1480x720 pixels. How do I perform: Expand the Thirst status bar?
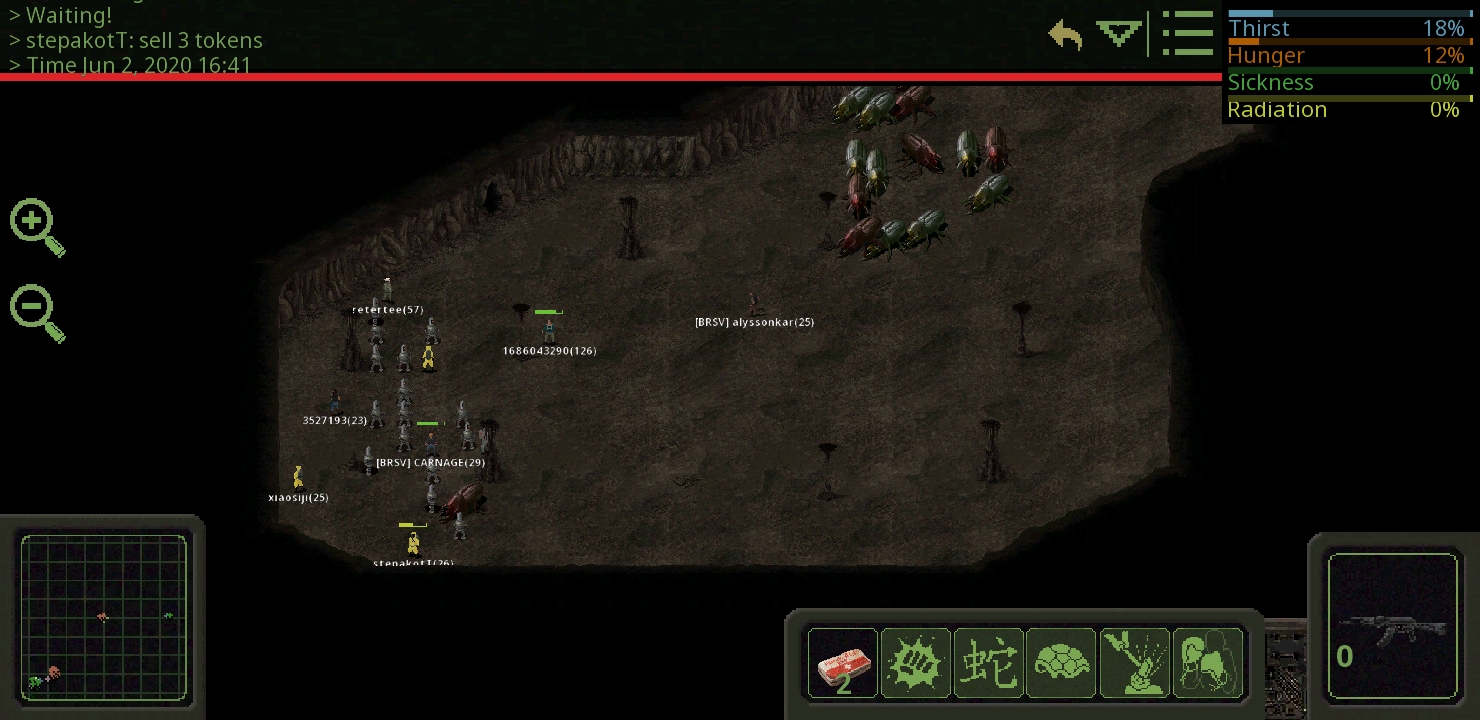tap(1349, 27)
